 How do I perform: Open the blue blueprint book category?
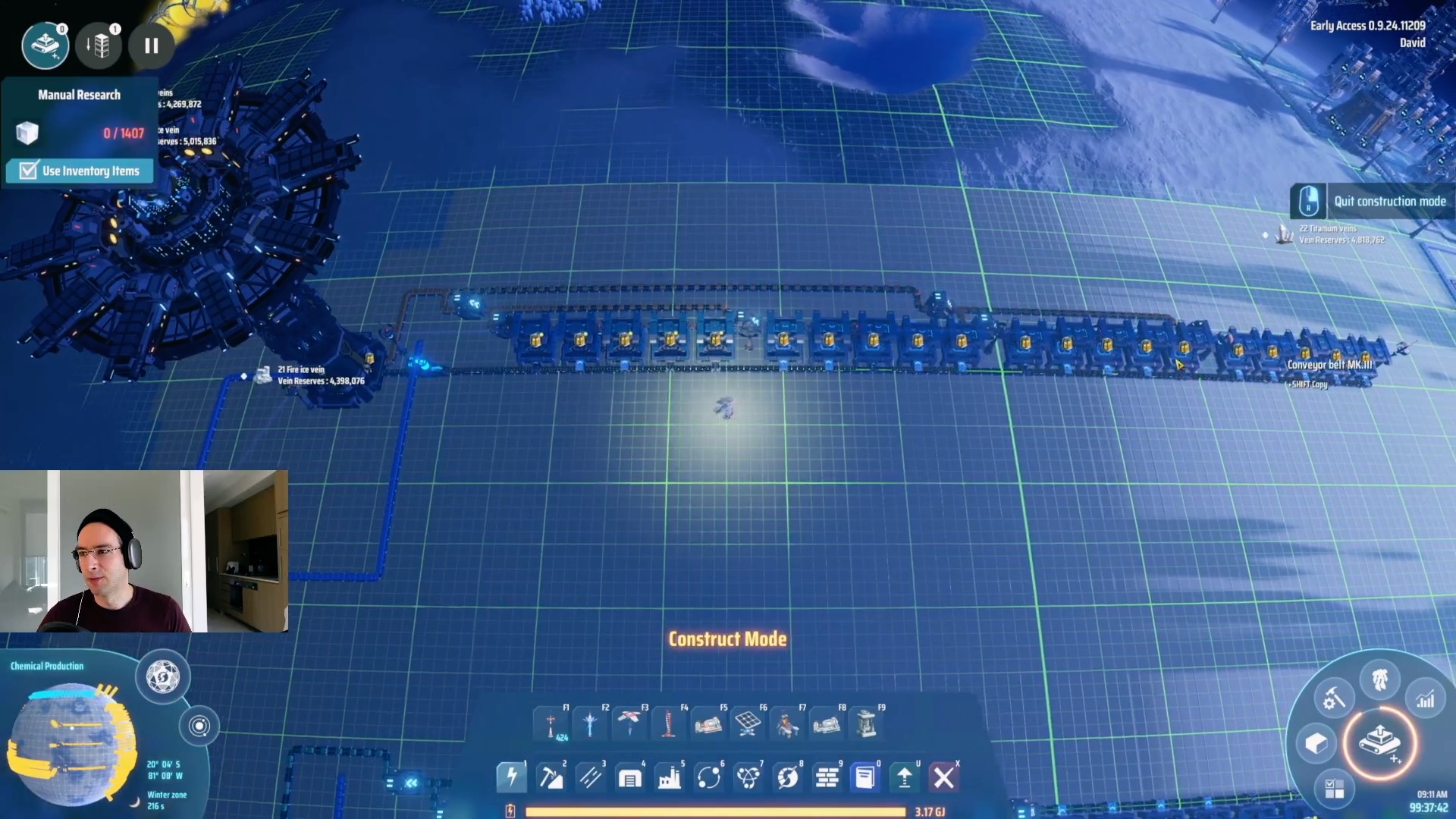pyautogui.click(x=865, y=777)
